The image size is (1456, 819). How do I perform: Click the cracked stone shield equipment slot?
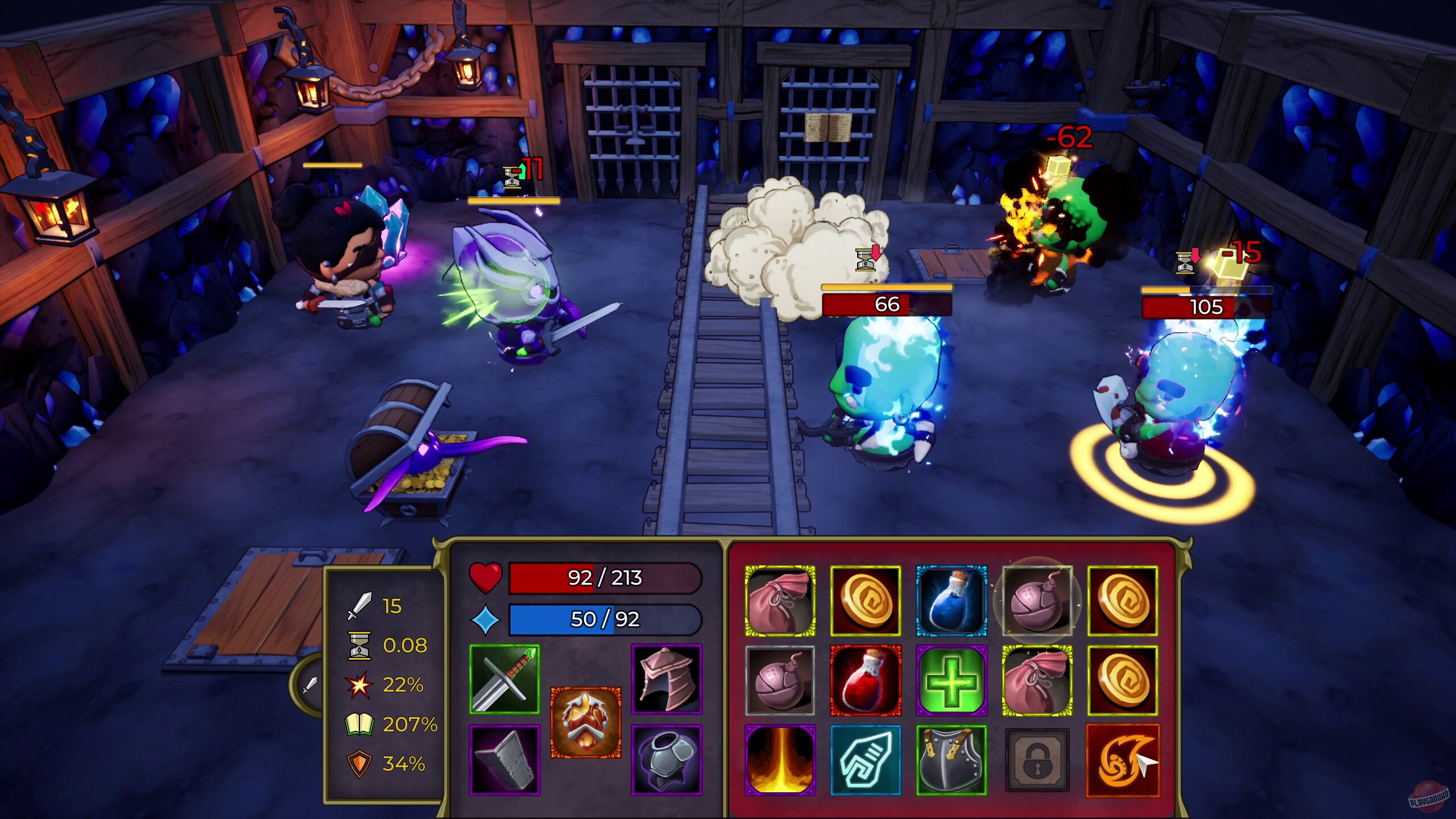coord(504,761)
